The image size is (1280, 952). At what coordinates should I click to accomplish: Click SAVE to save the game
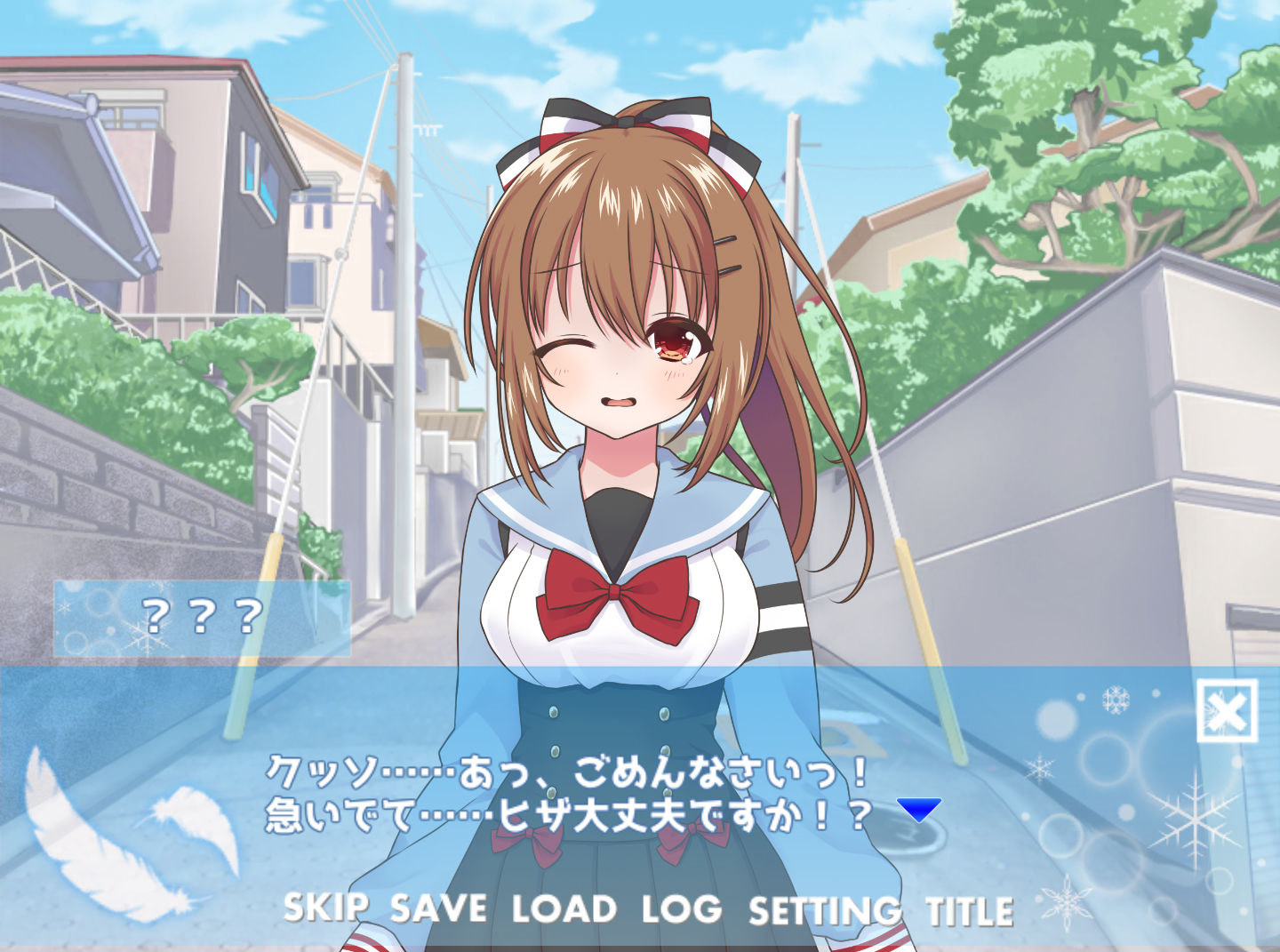(437, 909)
